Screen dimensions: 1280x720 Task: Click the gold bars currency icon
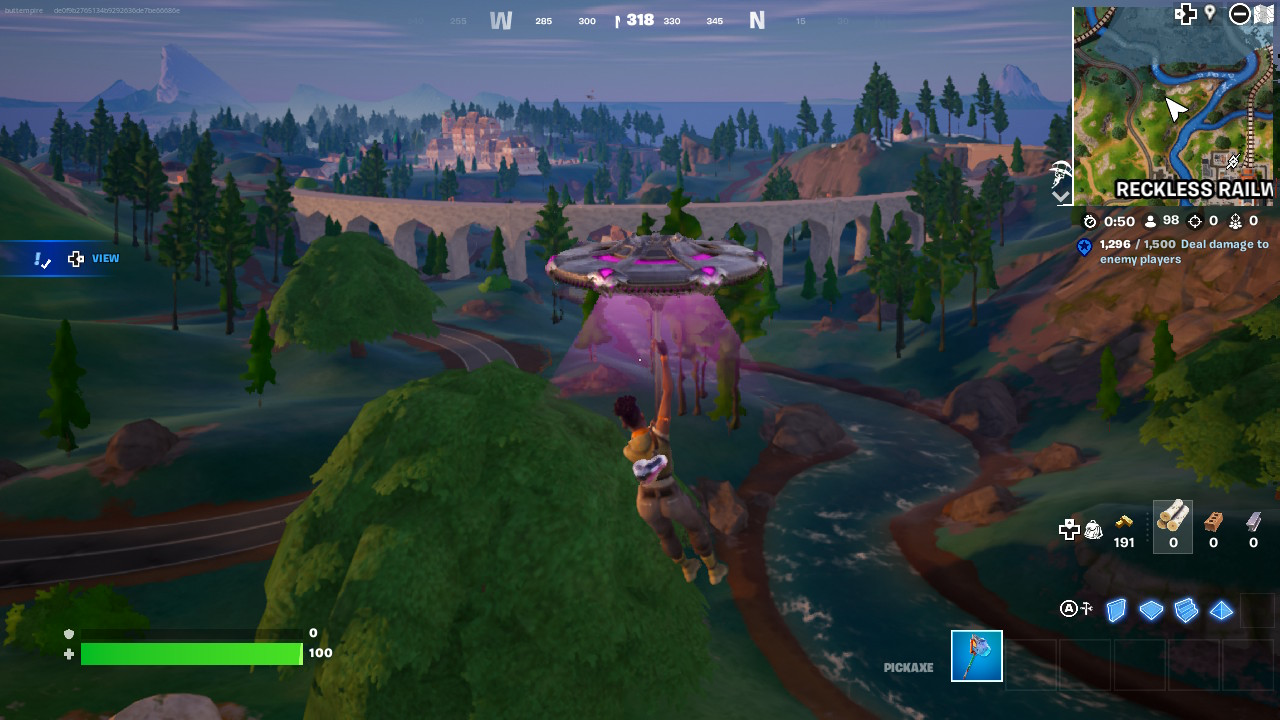[x=1124, y=523]
